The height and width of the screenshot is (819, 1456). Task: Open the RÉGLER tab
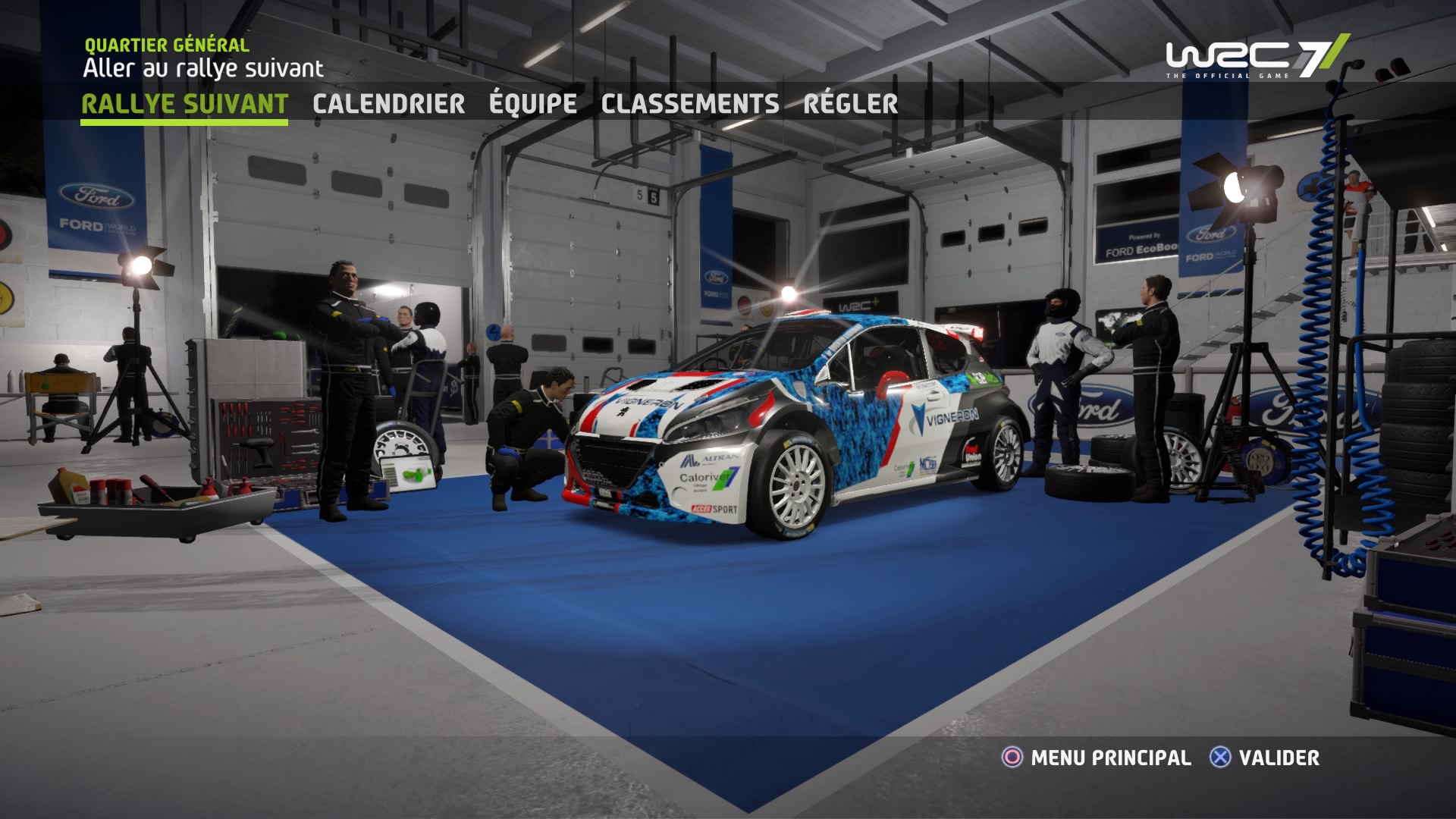point(850,104)
